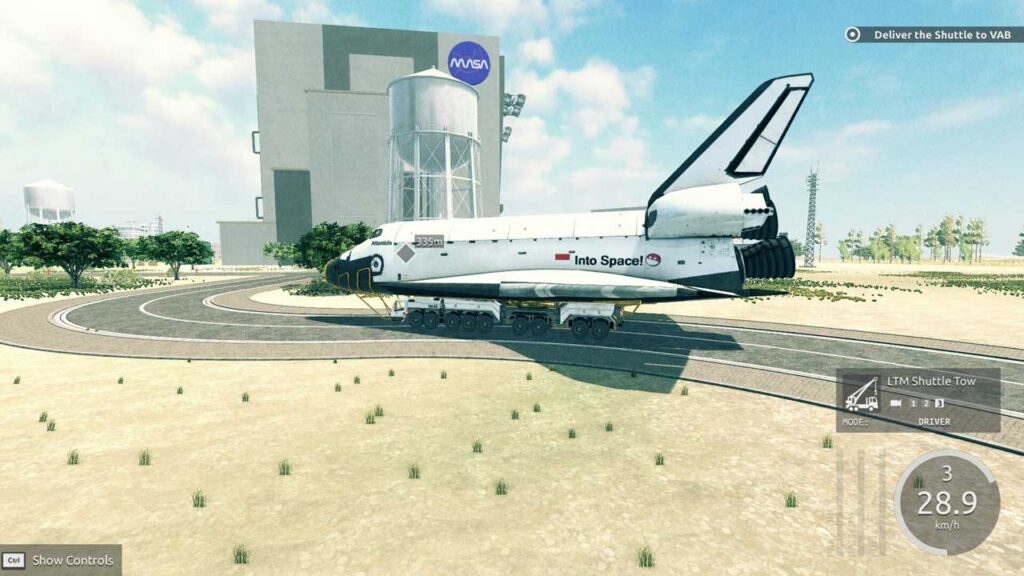This screenshot has height=576, width=1024.
Task: Switch to camera view 2
Action: 926,403
